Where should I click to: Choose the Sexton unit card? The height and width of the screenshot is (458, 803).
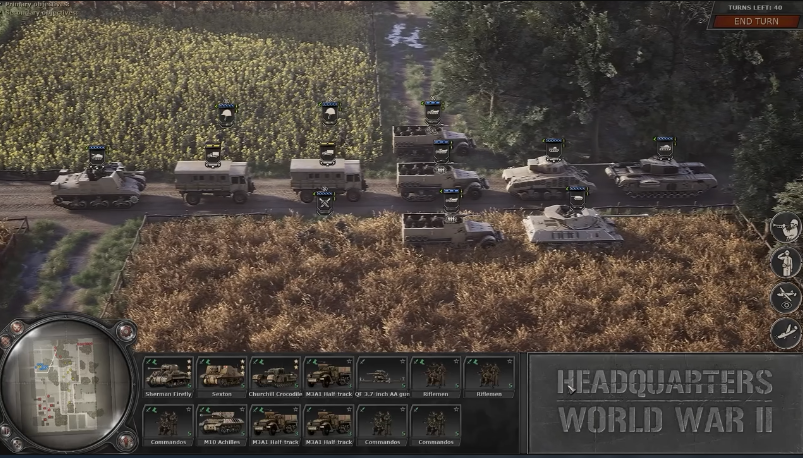coord(221,377)
